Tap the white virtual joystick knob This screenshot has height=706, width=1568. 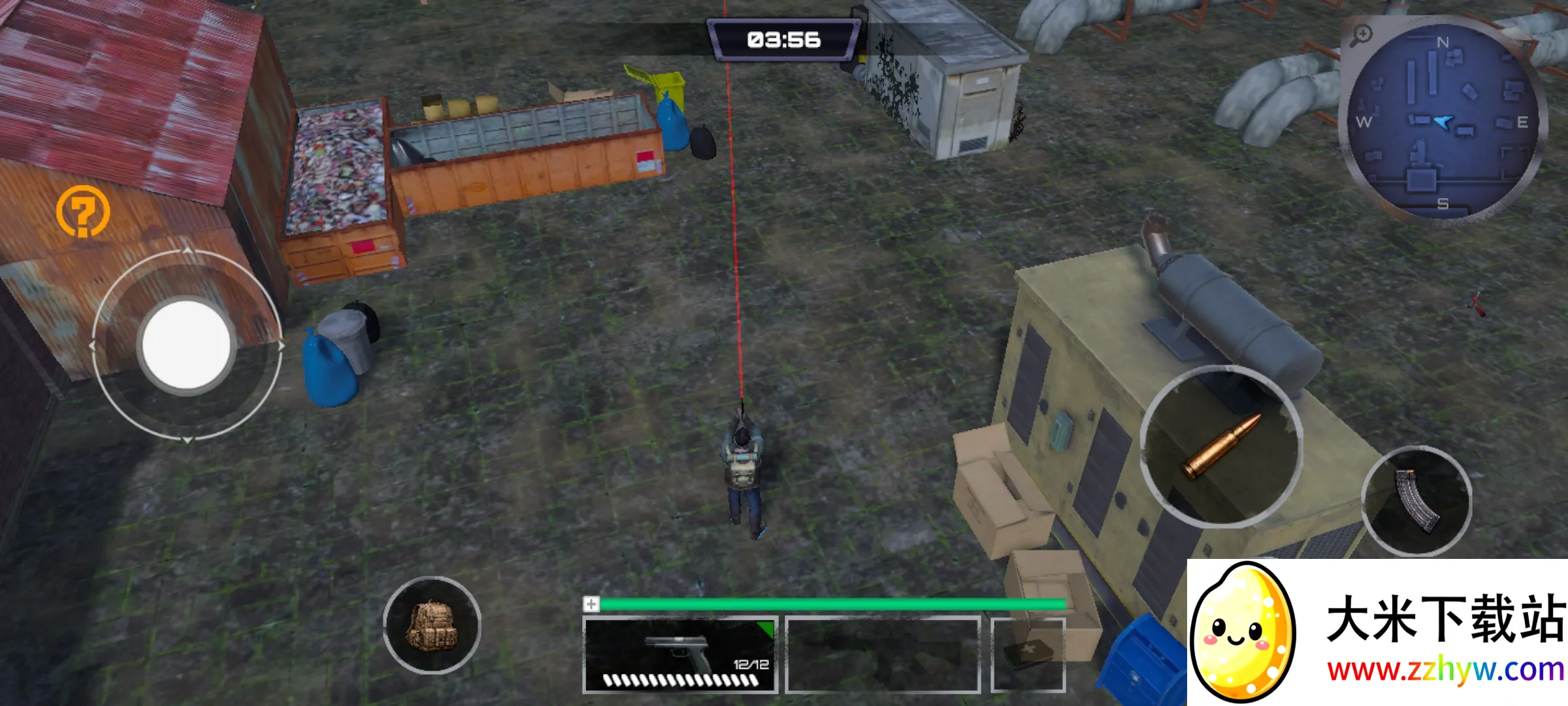tap(186, 345)
